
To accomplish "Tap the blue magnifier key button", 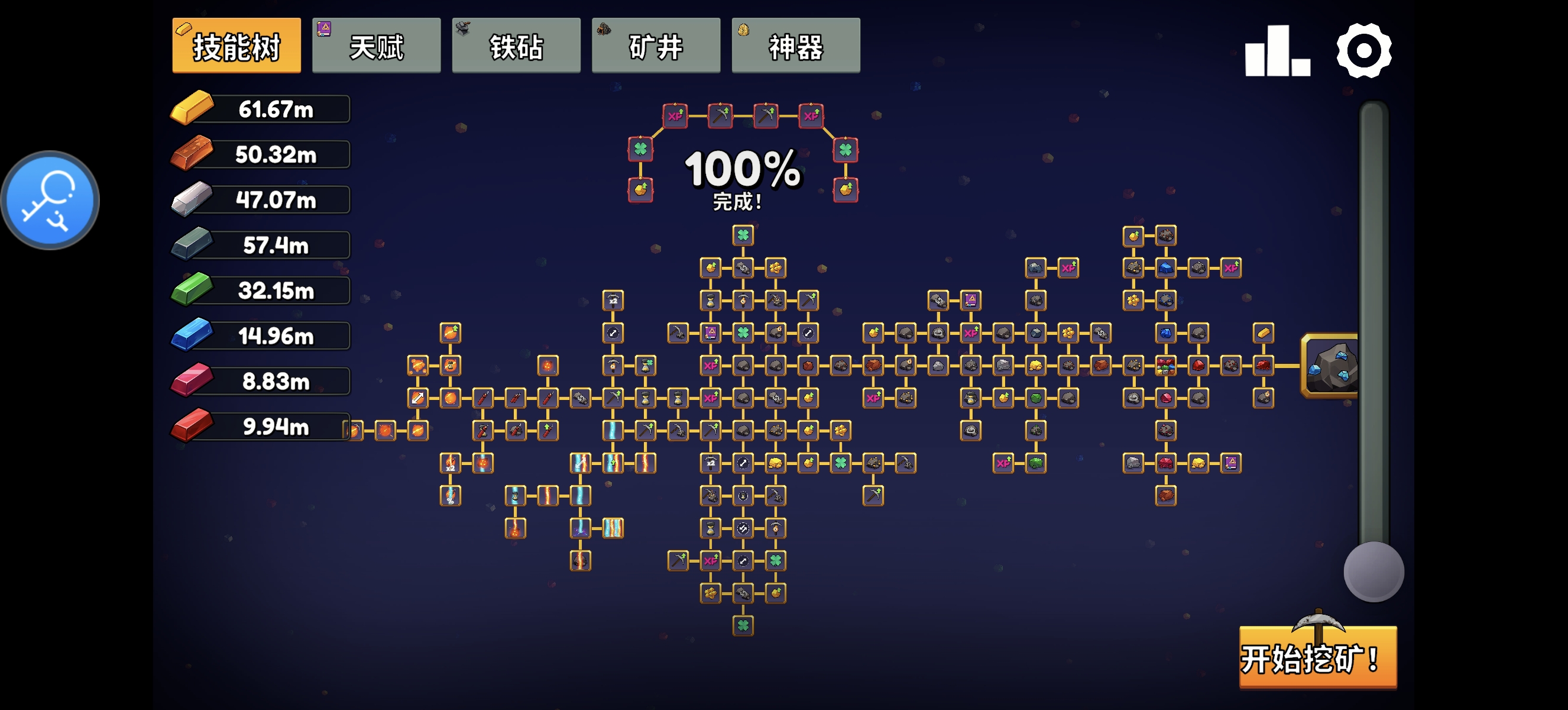I will pyautogui.click(x=50, y=201).
